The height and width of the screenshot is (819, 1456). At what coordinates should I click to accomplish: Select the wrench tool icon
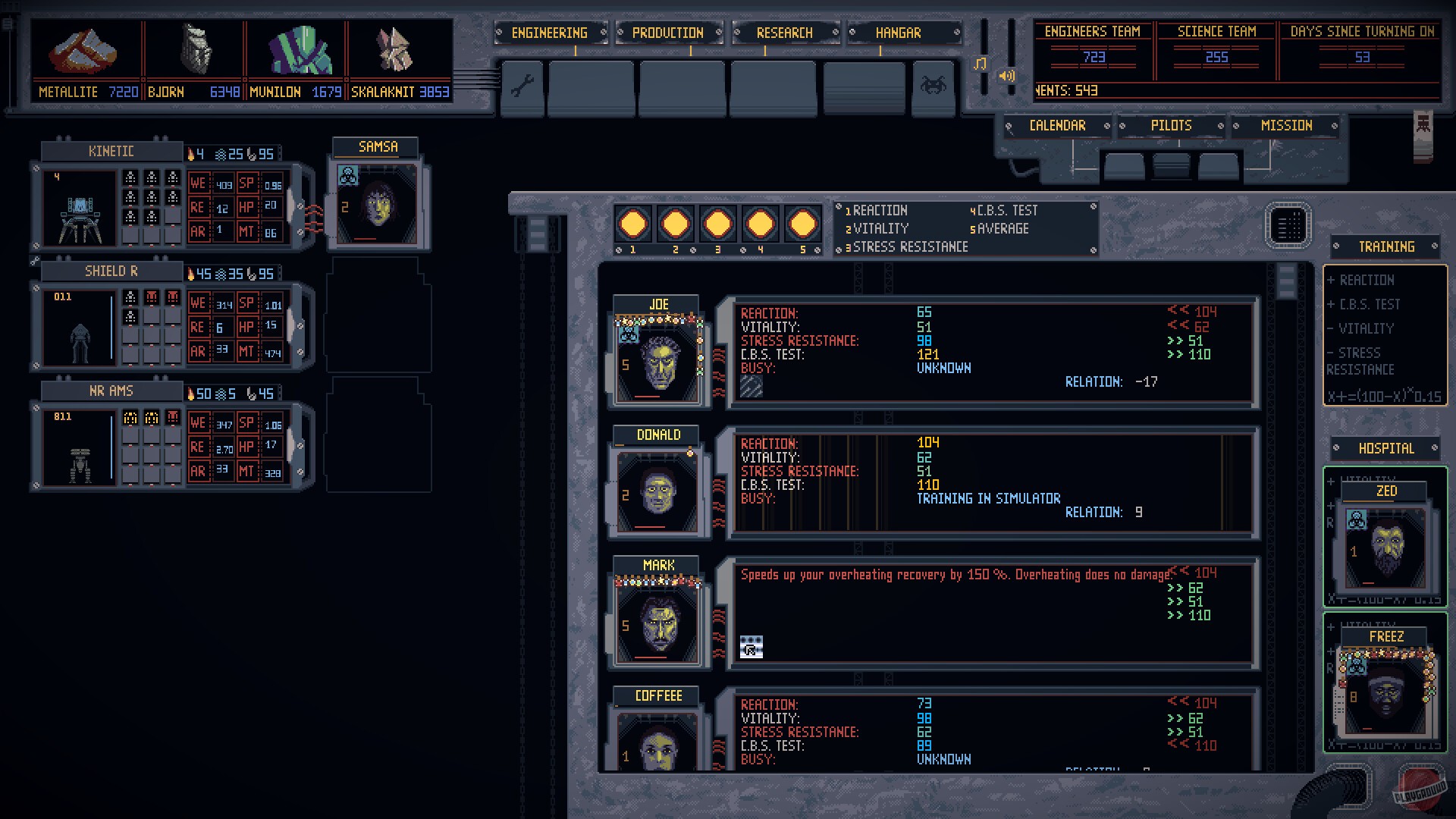[x=522, y=87]
